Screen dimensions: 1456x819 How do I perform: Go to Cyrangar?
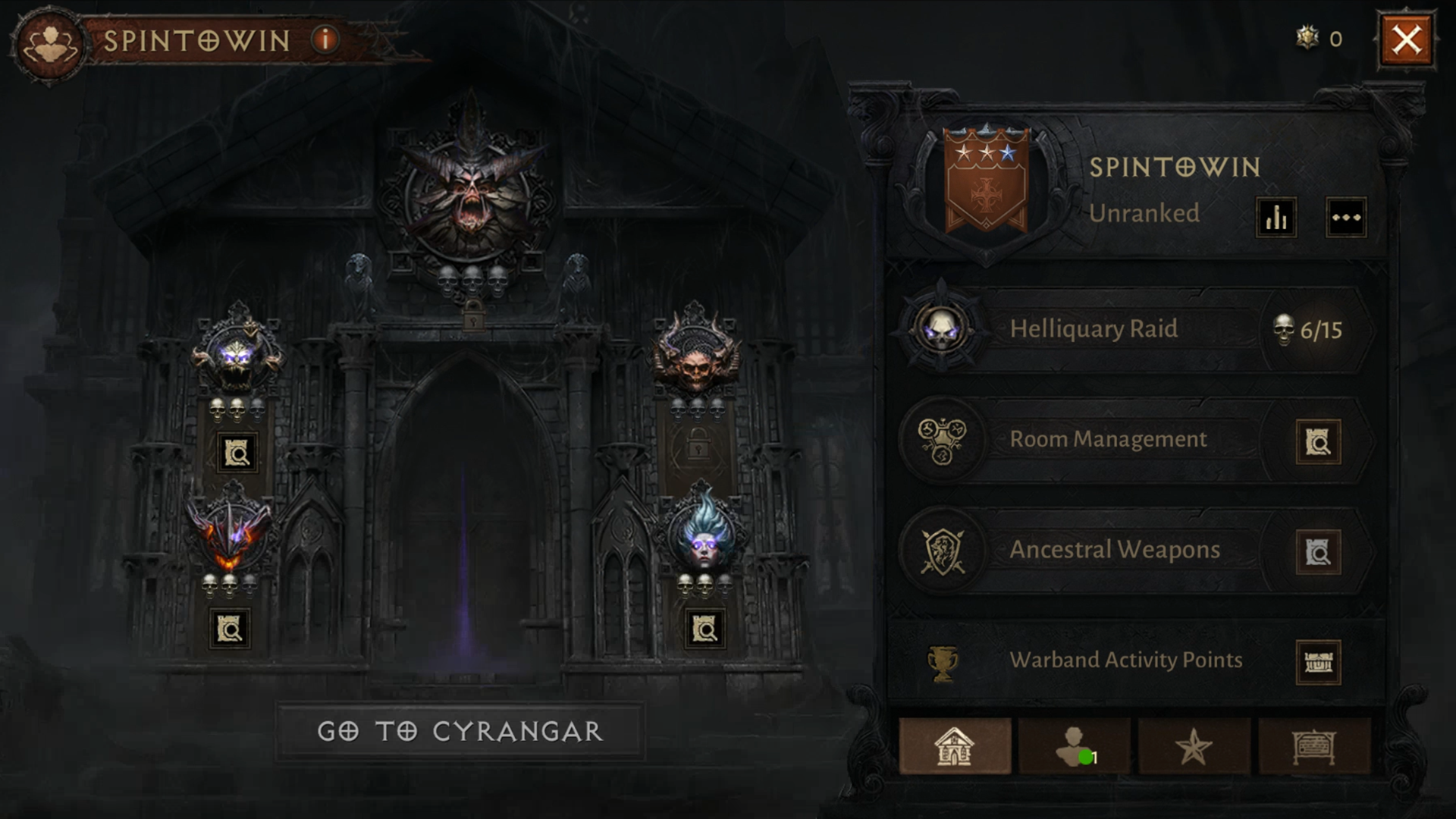tap(460, 731)
